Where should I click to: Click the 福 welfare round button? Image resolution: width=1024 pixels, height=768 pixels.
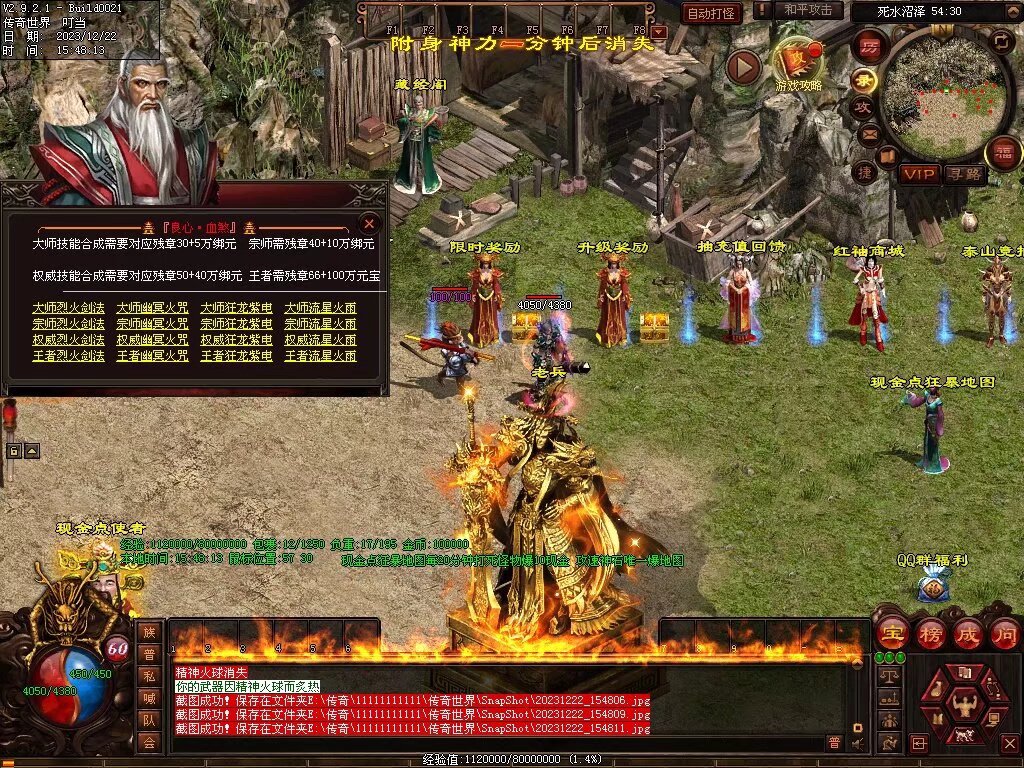click(x=1003, y=153)
